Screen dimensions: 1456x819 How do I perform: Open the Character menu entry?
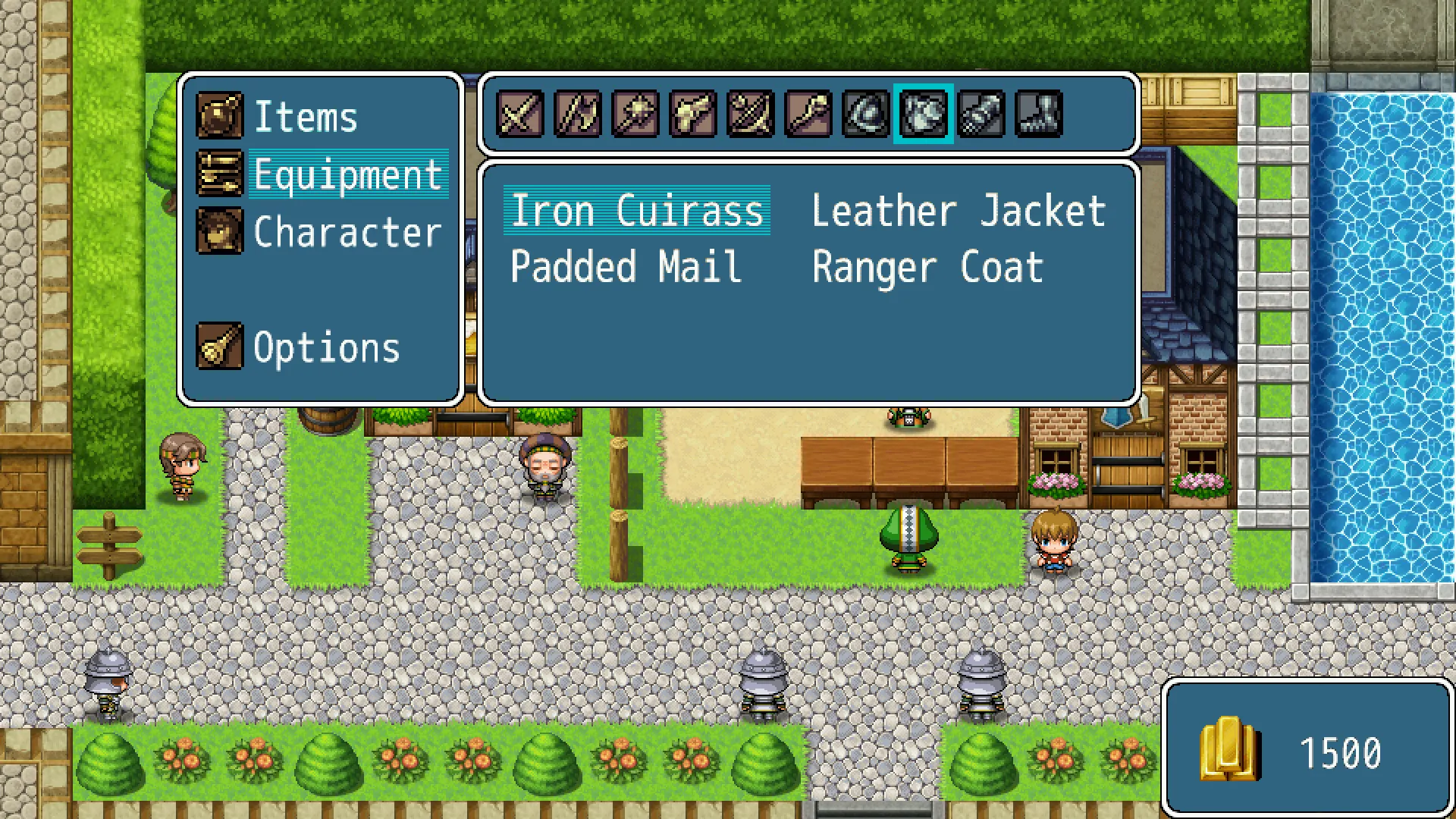(x=347, y=232)
